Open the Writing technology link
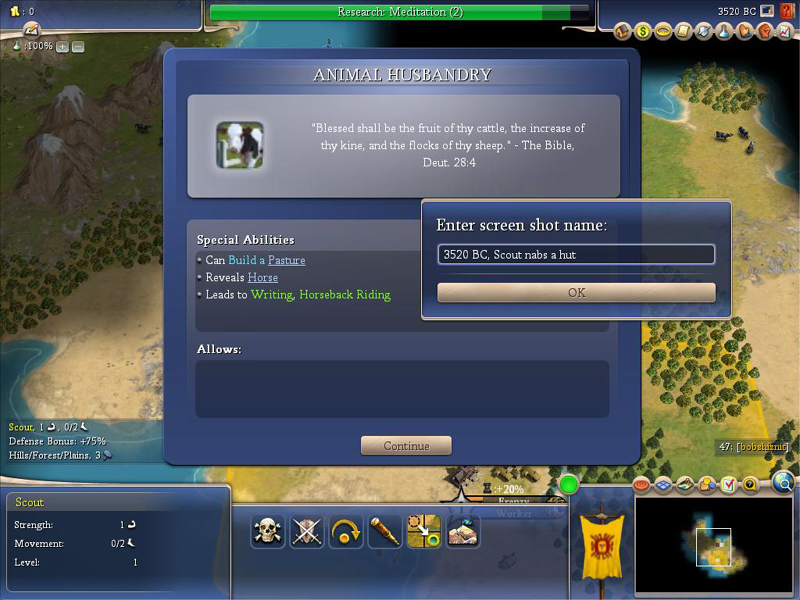 pyautogui.click(x=271, y=294)
